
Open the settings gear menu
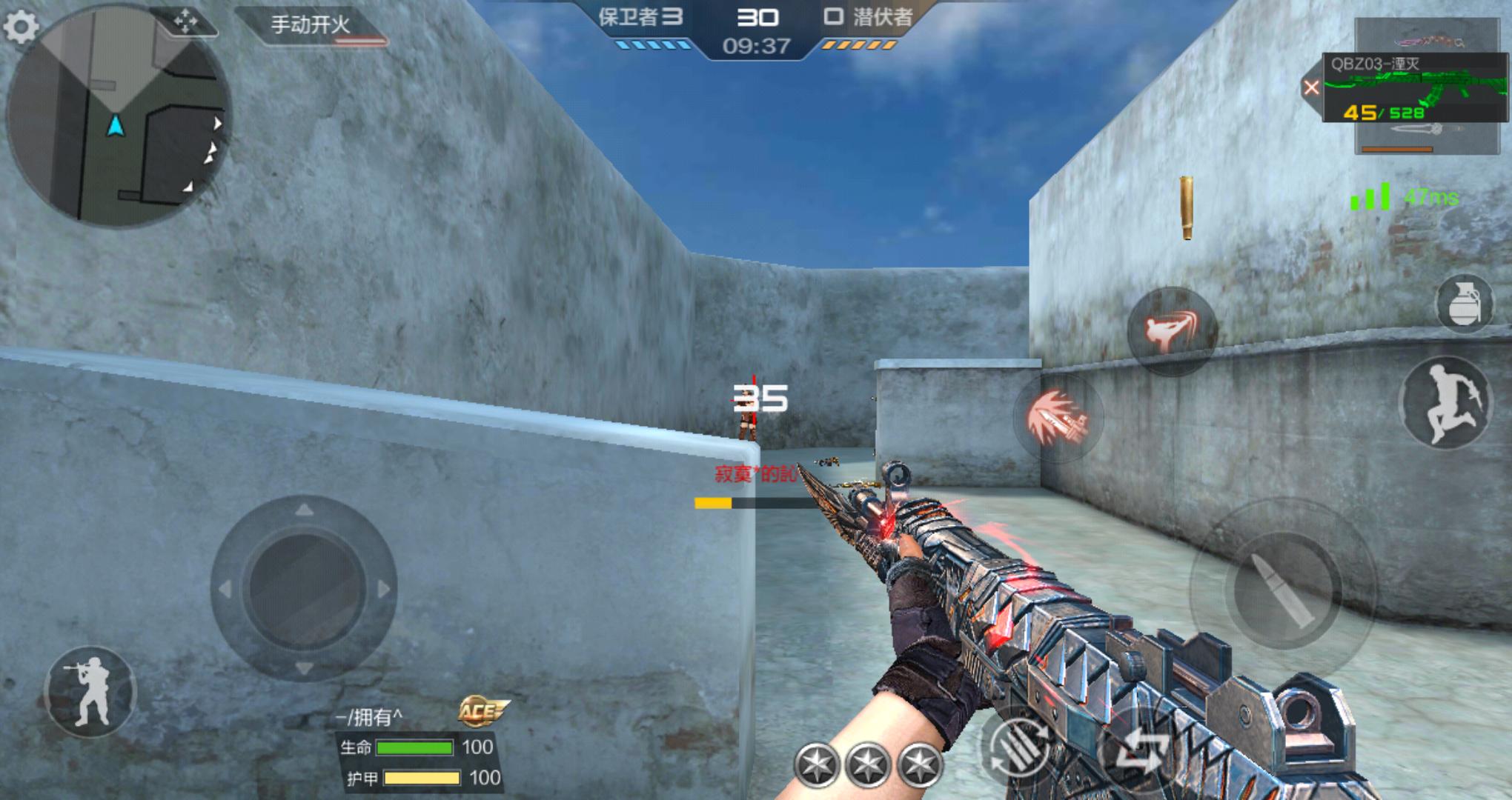click(21, 27)
